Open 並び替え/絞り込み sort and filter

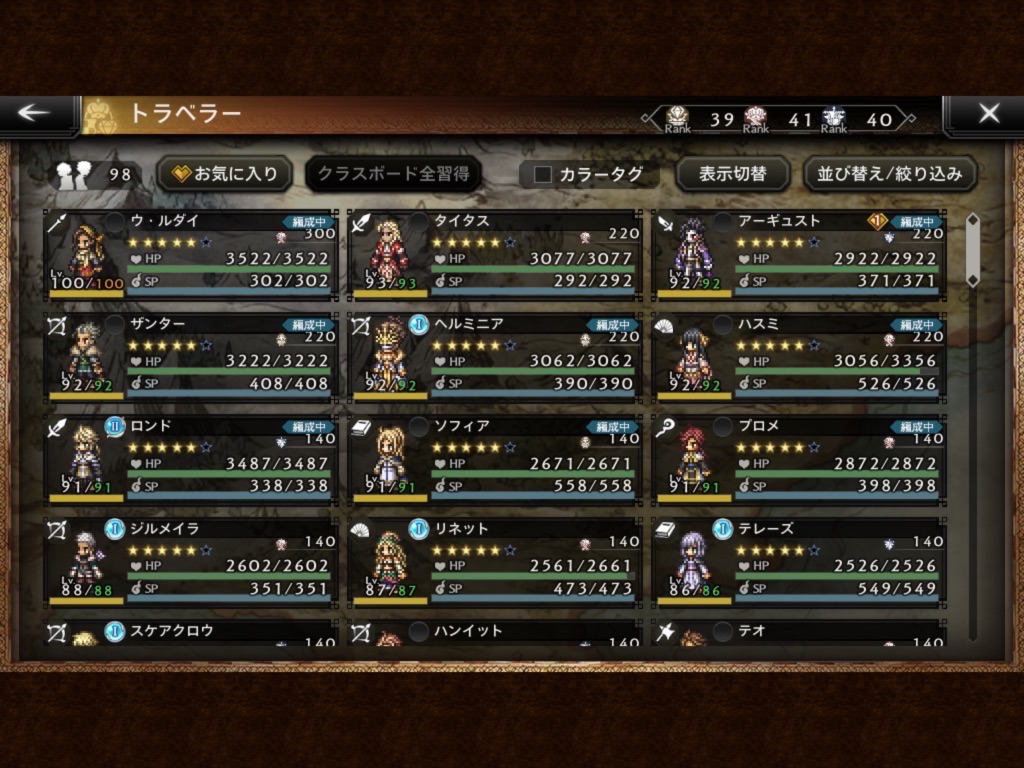(x=890, y=174)
